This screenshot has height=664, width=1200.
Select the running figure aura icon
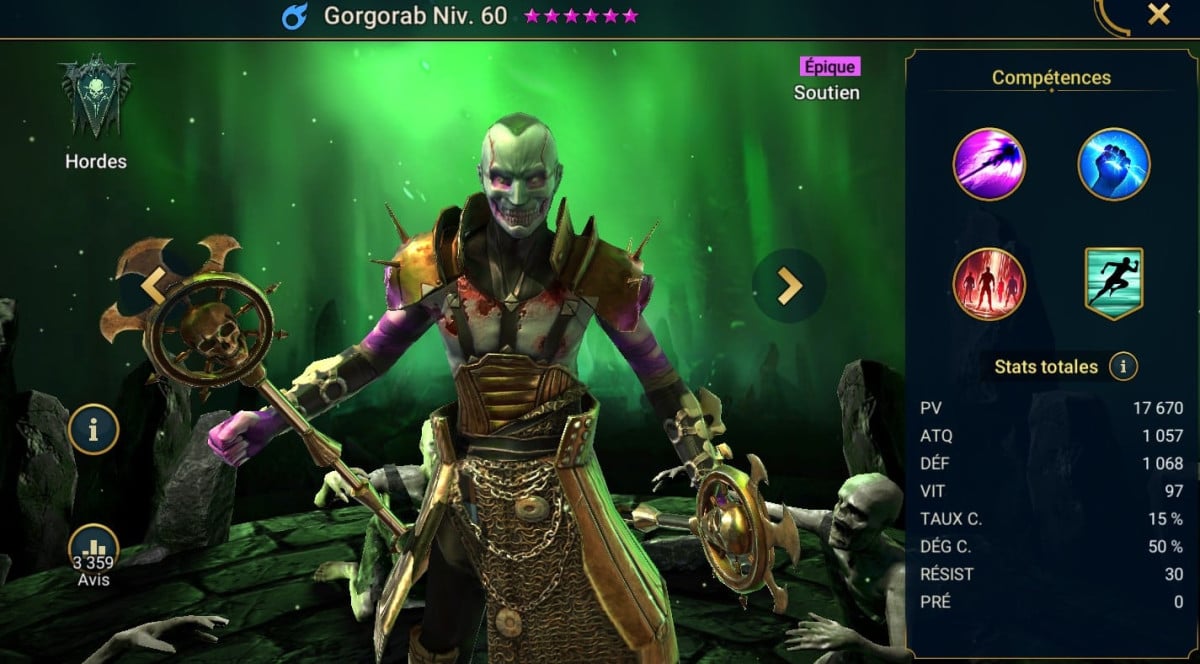tap(1114, 284)
